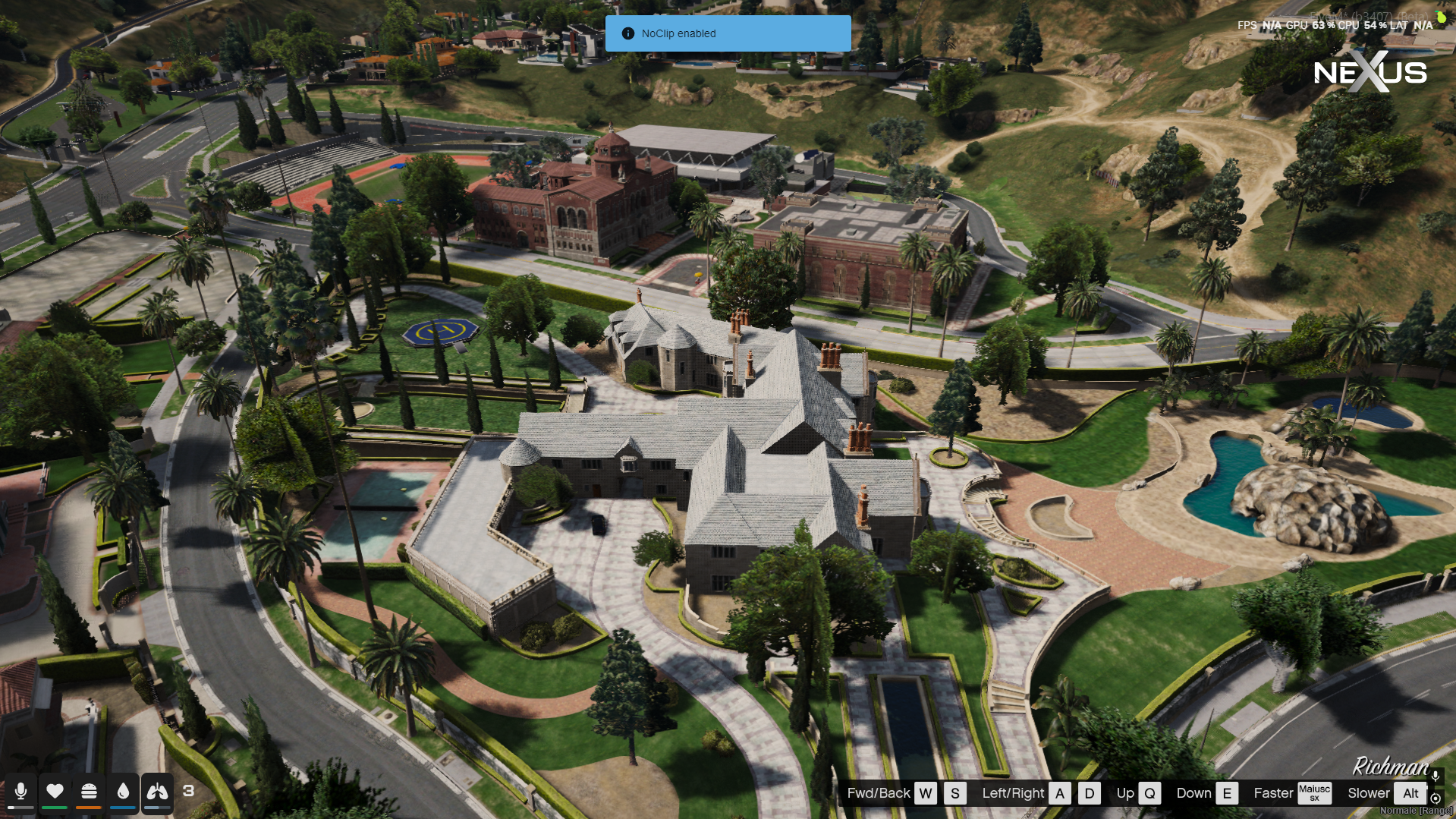Click the green pear icon
This screenshot has height=819, width=1456.
click(x=1441, y=17)
